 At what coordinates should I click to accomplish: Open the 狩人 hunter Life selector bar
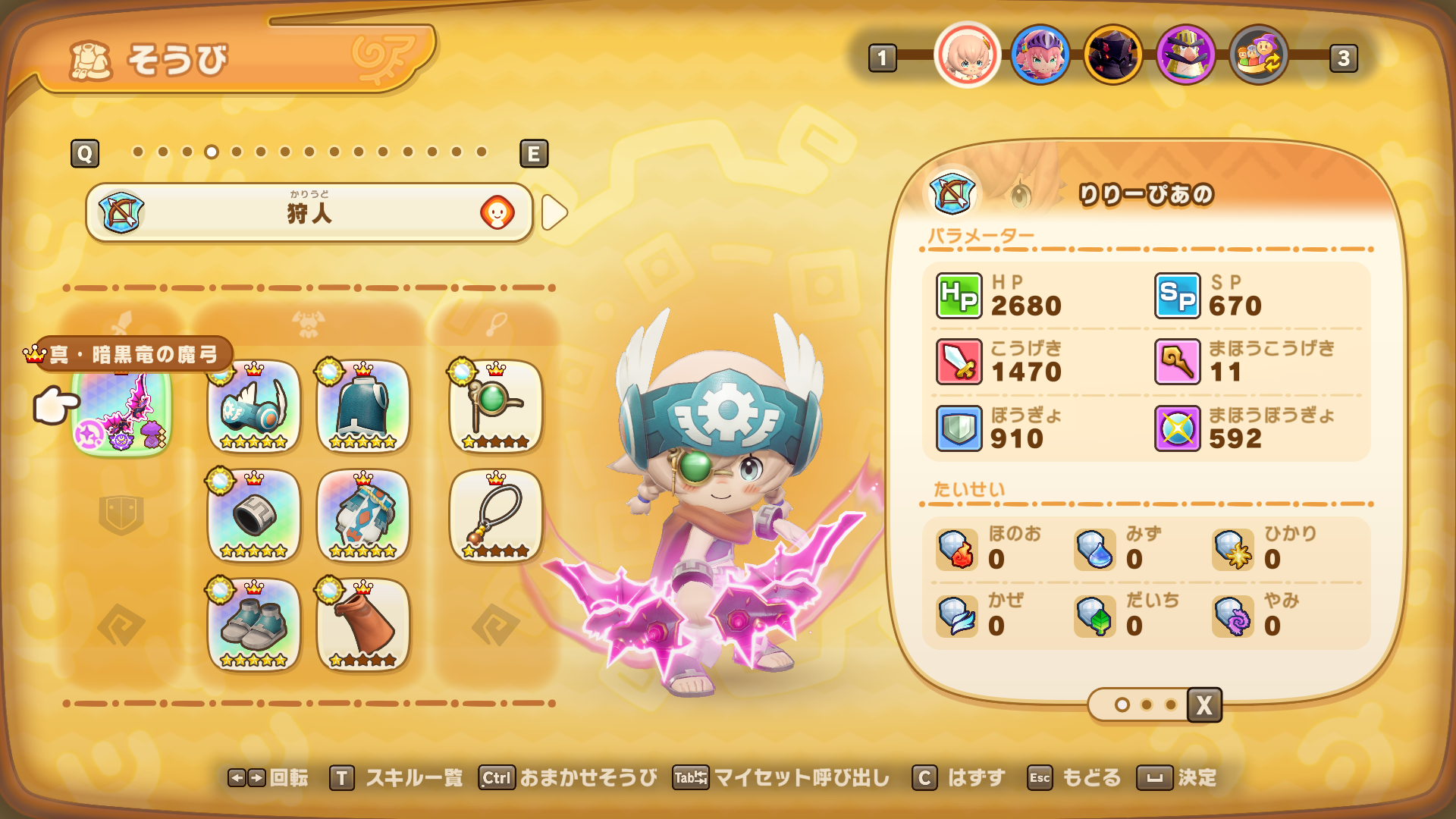click(x=309, y=213)
